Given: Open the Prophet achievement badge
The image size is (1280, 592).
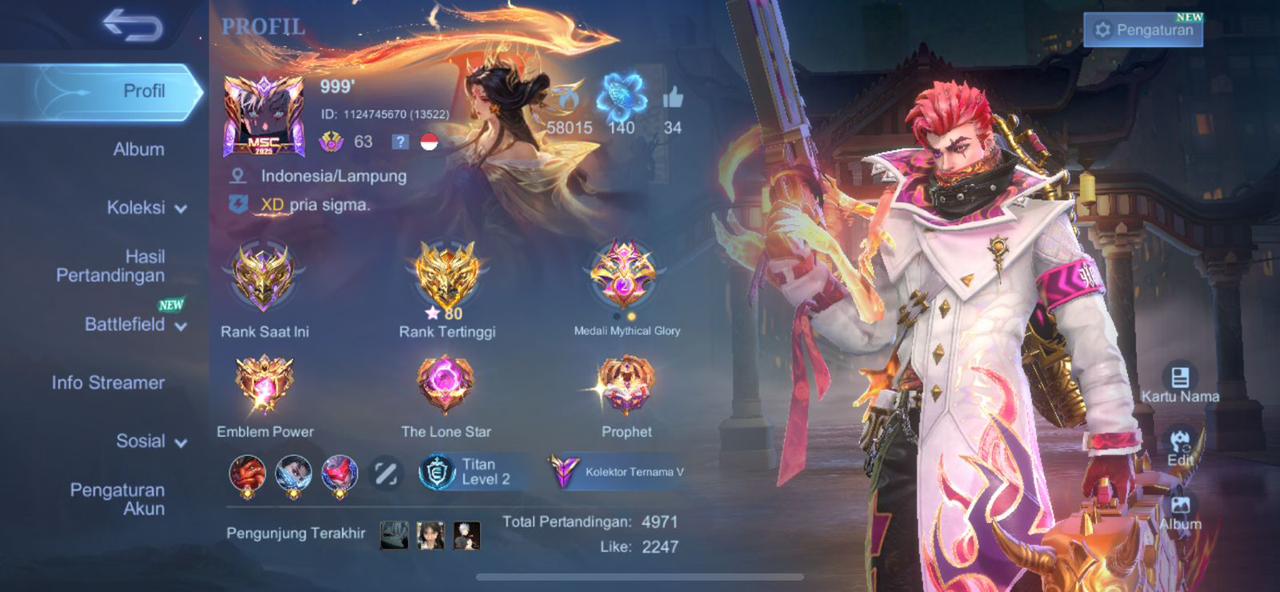Looking at the screenshot, I should coord(626,385).
